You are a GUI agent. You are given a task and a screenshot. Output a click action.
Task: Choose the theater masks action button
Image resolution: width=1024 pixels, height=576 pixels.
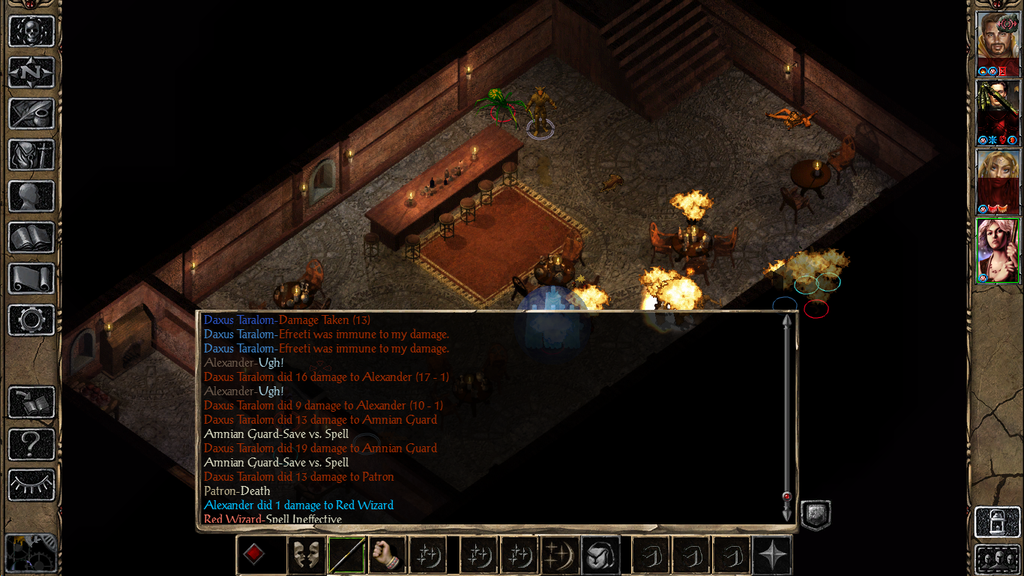click(306, 555)
